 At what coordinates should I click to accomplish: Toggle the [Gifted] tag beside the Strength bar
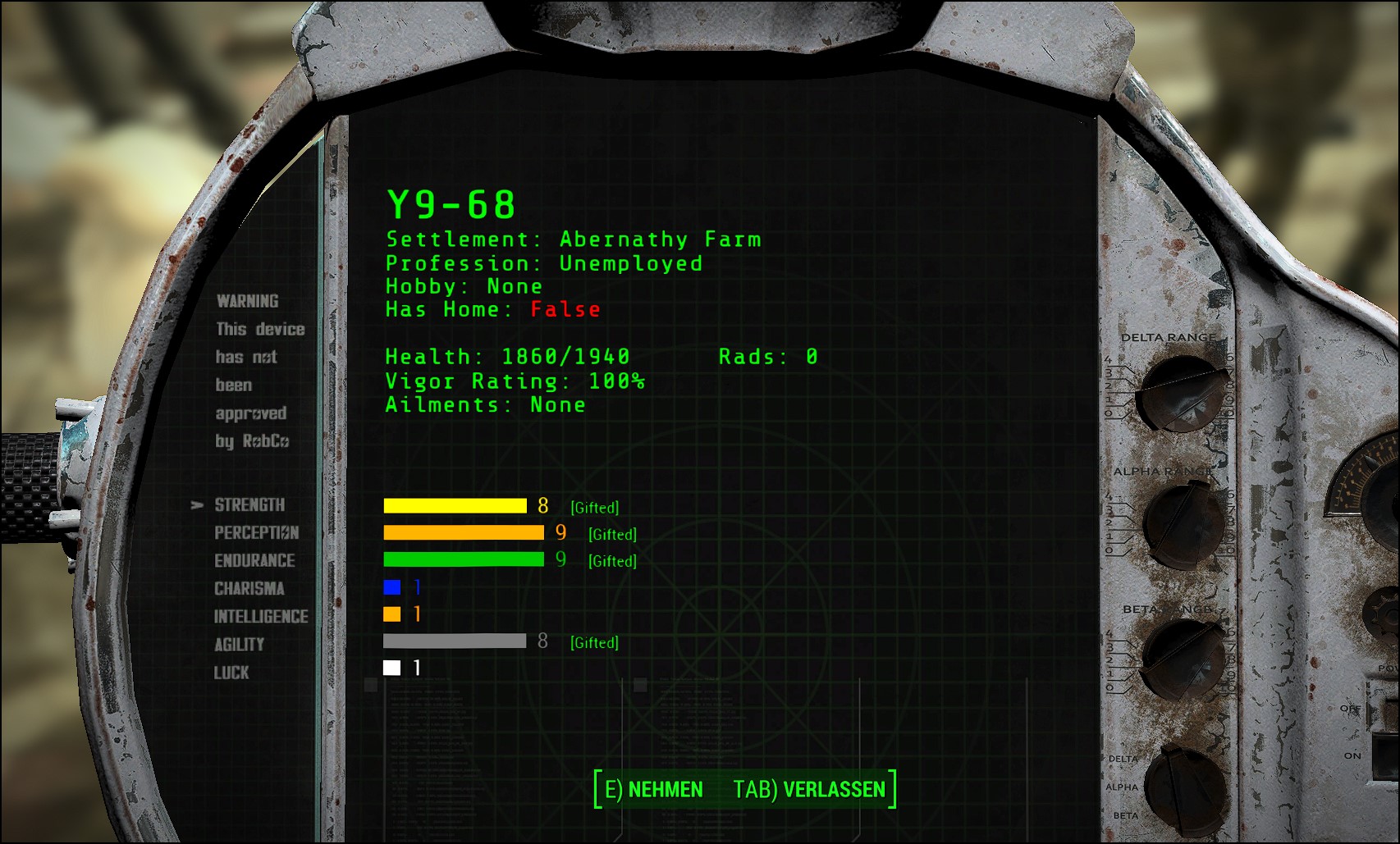click(594, 508)
